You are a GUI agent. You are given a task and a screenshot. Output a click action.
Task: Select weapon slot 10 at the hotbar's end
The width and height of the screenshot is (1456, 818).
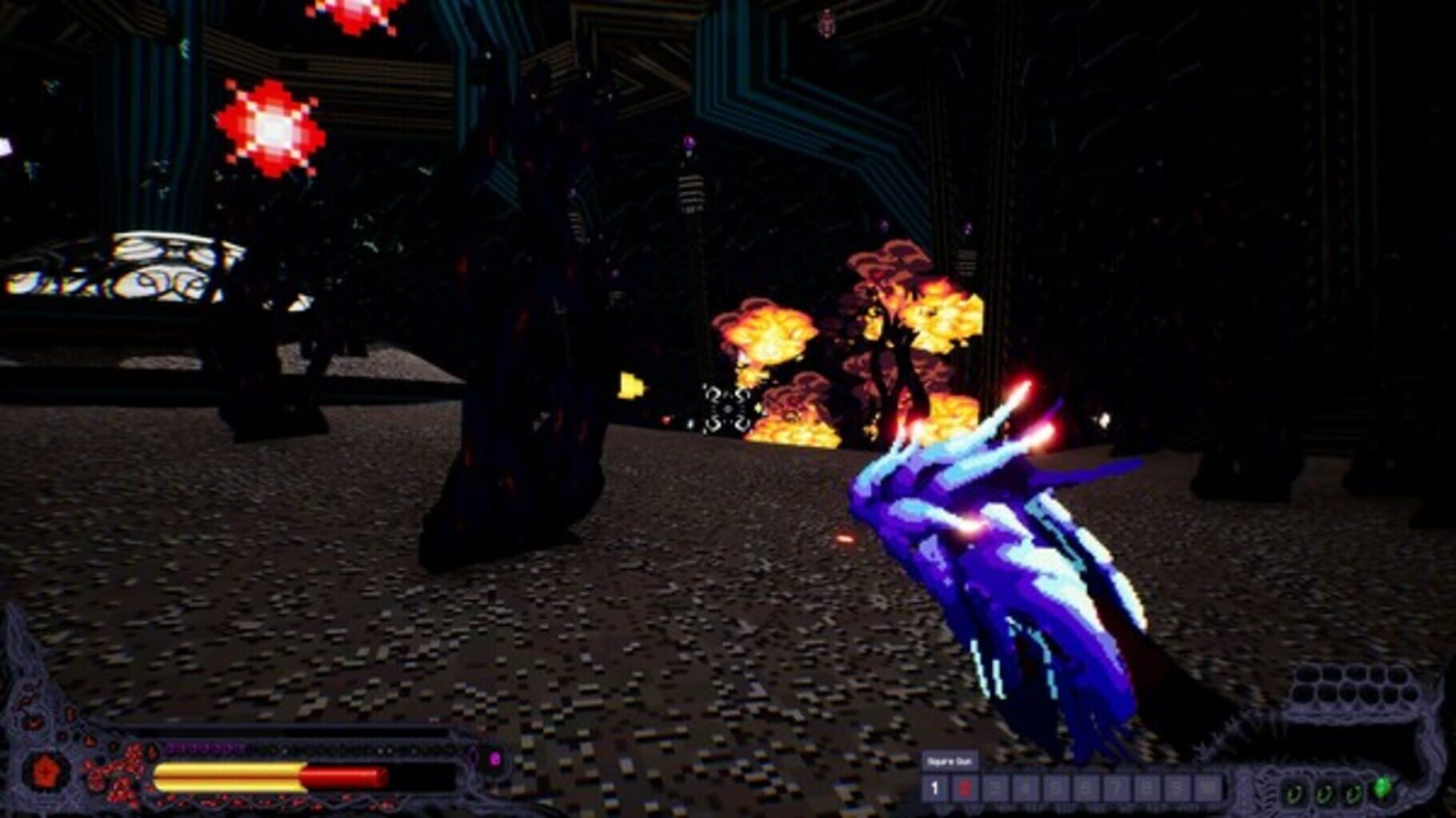(1206, 788)
